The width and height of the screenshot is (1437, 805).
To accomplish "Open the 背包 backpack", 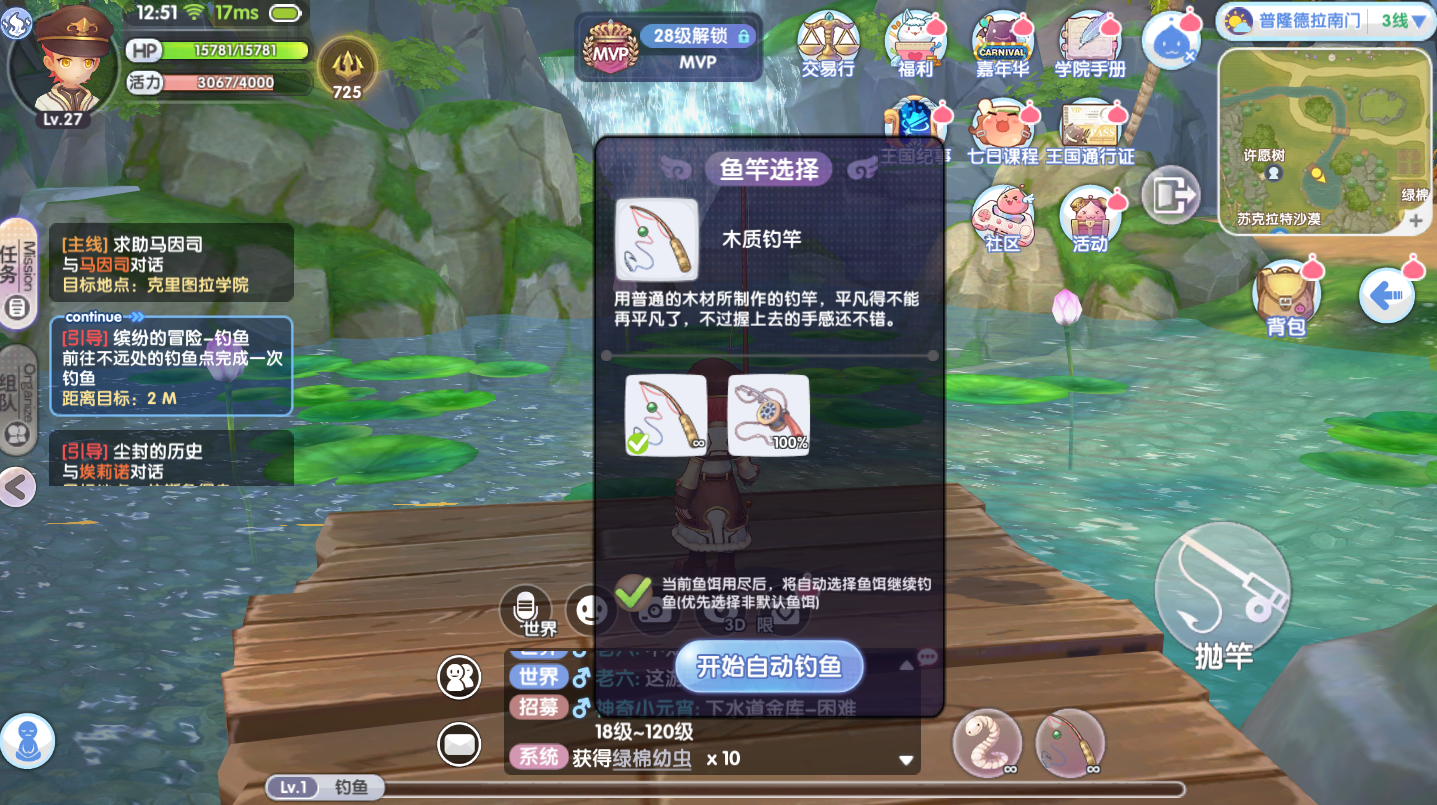I will 1286,295.
